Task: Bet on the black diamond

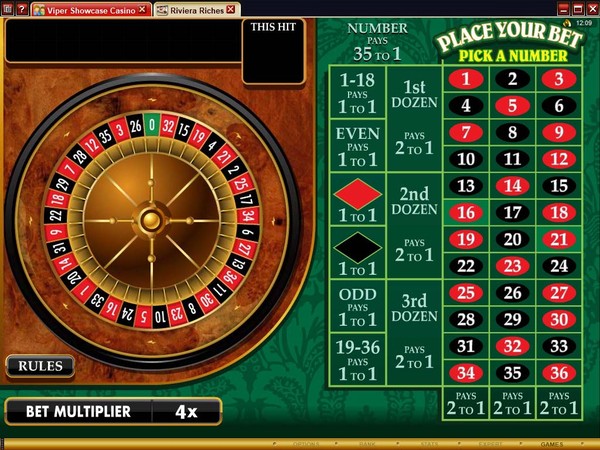Action: click(x=358, y=253)
